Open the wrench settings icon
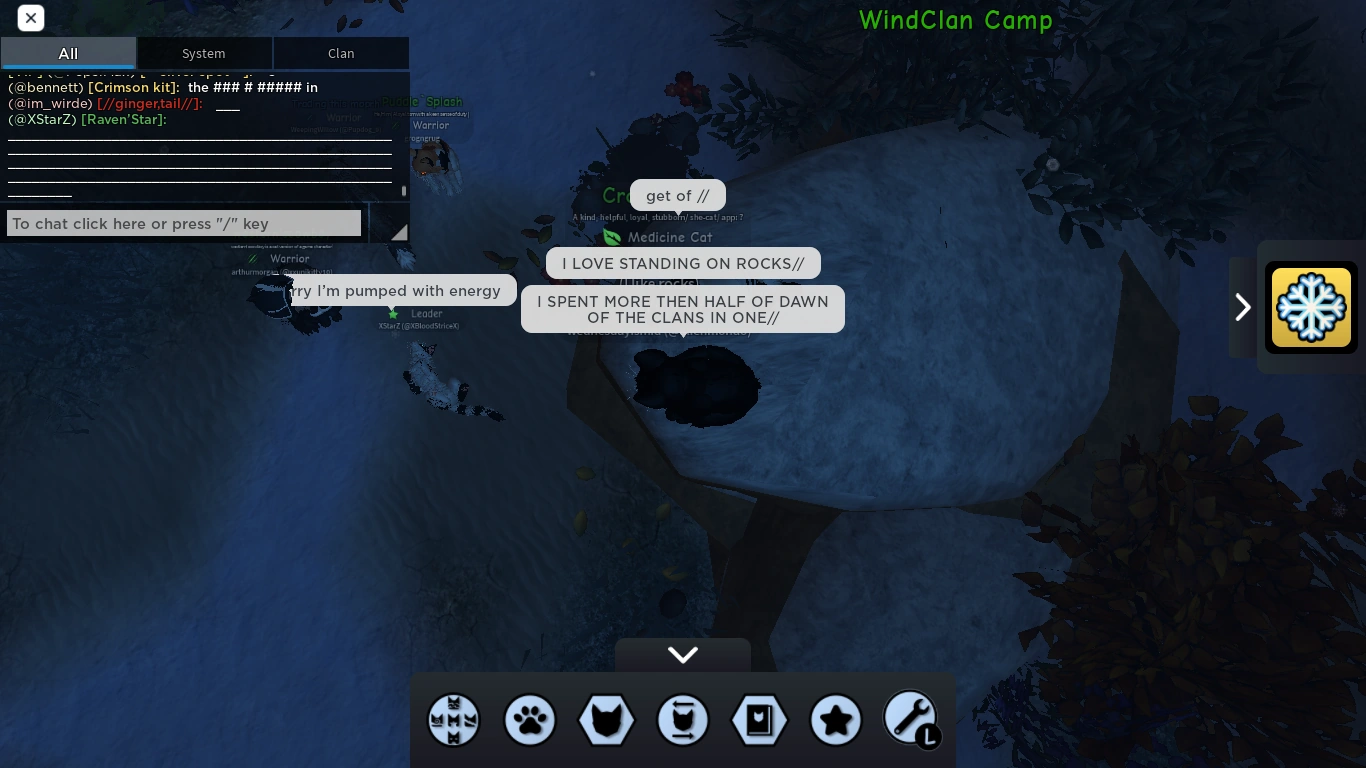 [910, 717]
